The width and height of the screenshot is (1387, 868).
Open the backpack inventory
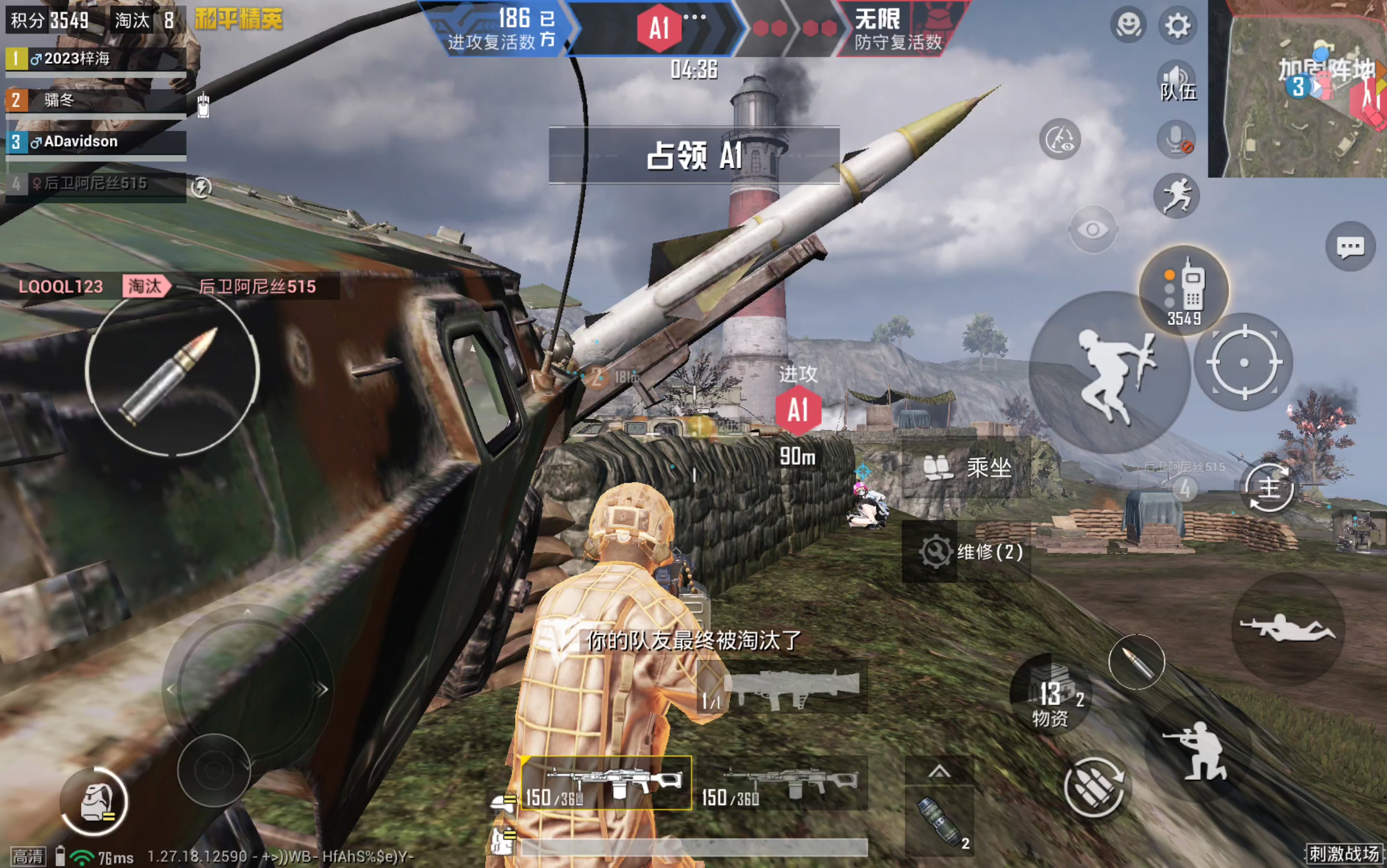point(95,801)
